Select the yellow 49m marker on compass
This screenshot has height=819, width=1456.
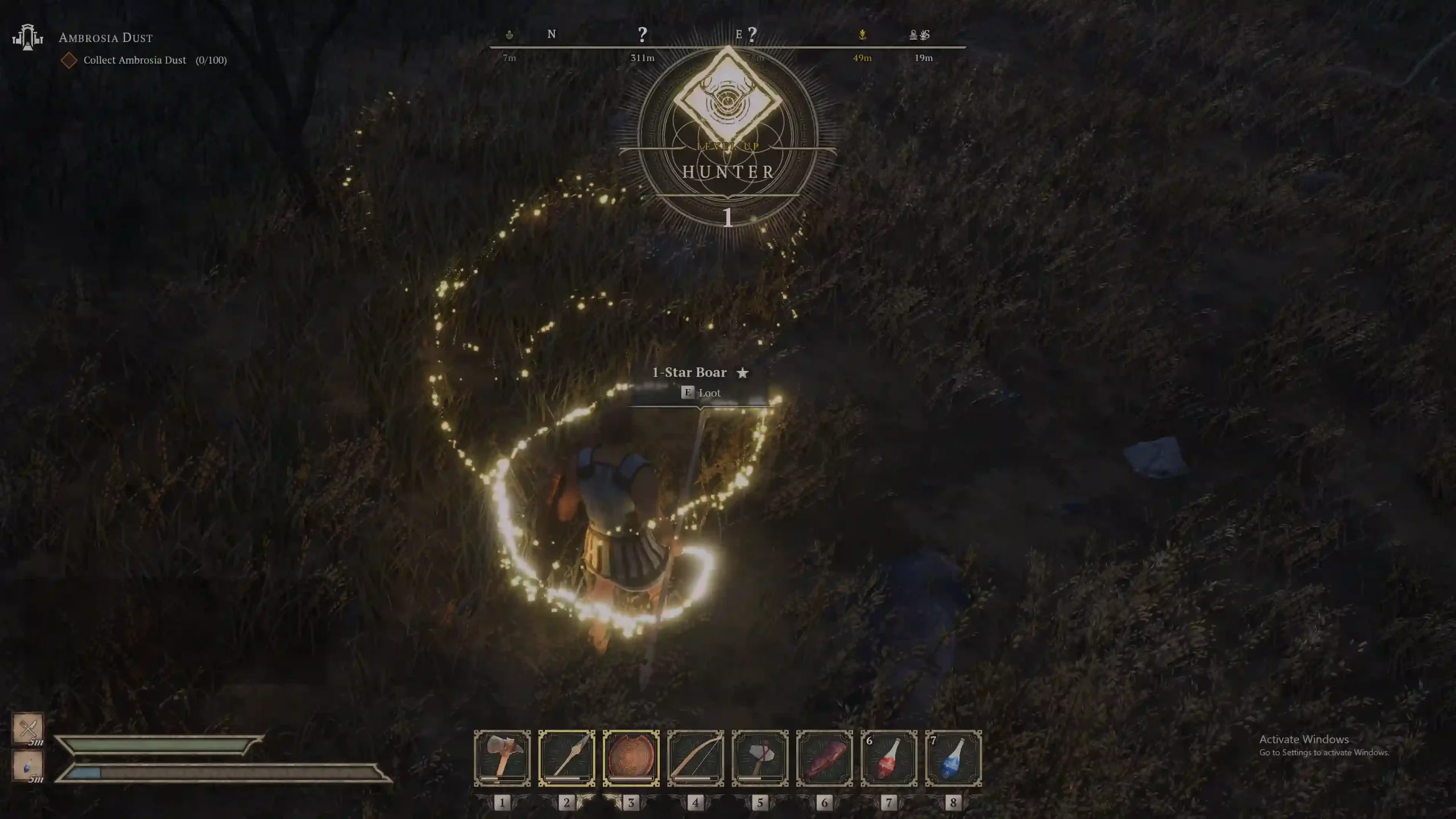coord(862,35)
